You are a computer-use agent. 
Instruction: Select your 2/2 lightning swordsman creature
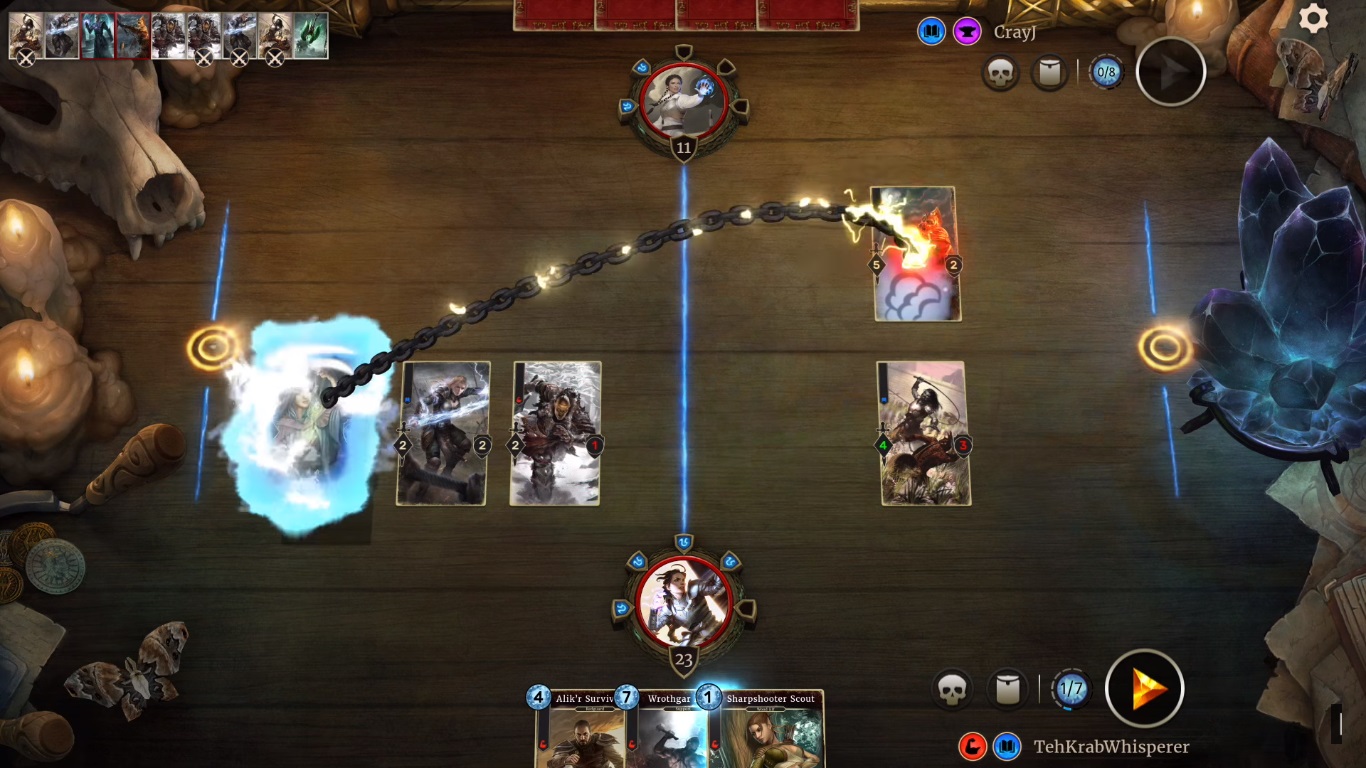443,433
